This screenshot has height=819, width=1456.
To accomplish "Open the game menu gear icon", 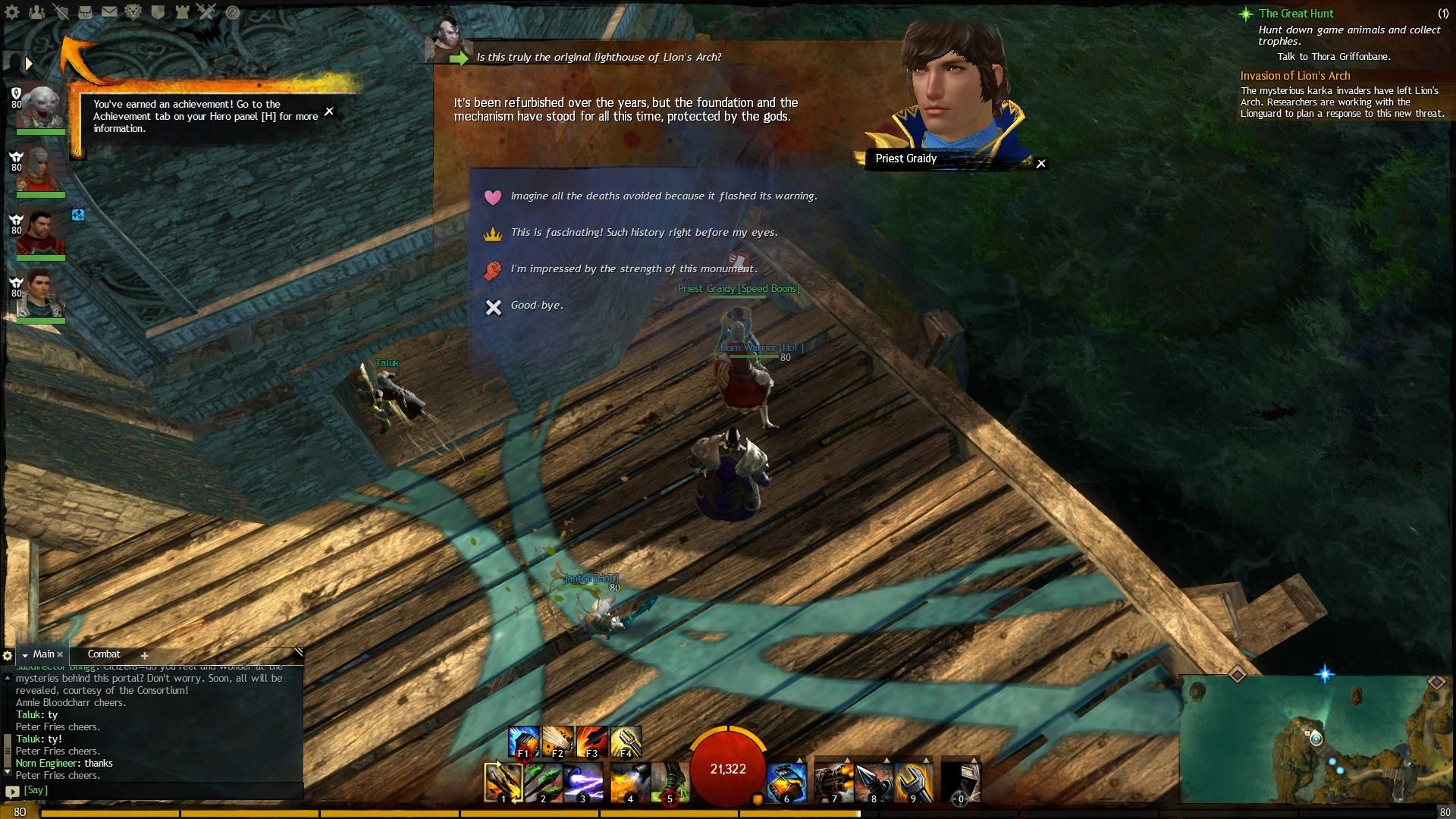I will pyautogui.click(x=12, y=12).
